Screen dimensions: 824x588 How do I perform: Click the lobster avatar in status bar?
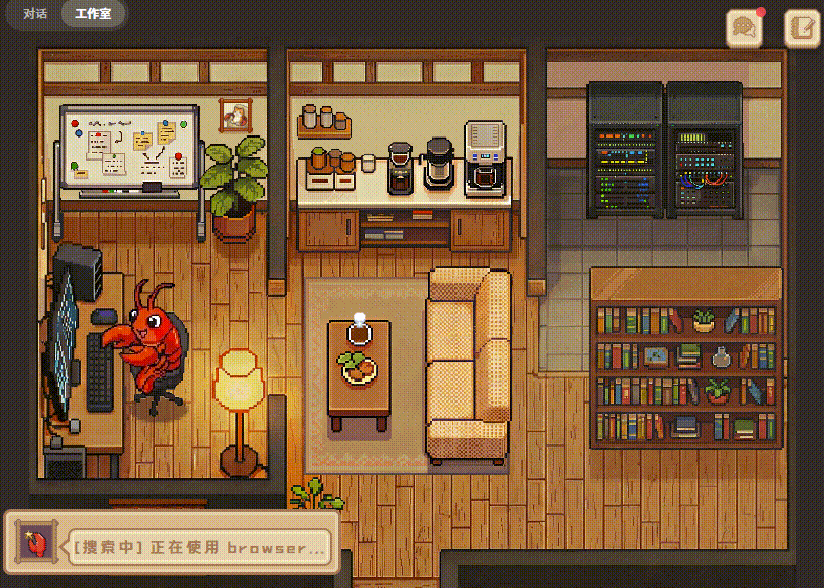34,545
